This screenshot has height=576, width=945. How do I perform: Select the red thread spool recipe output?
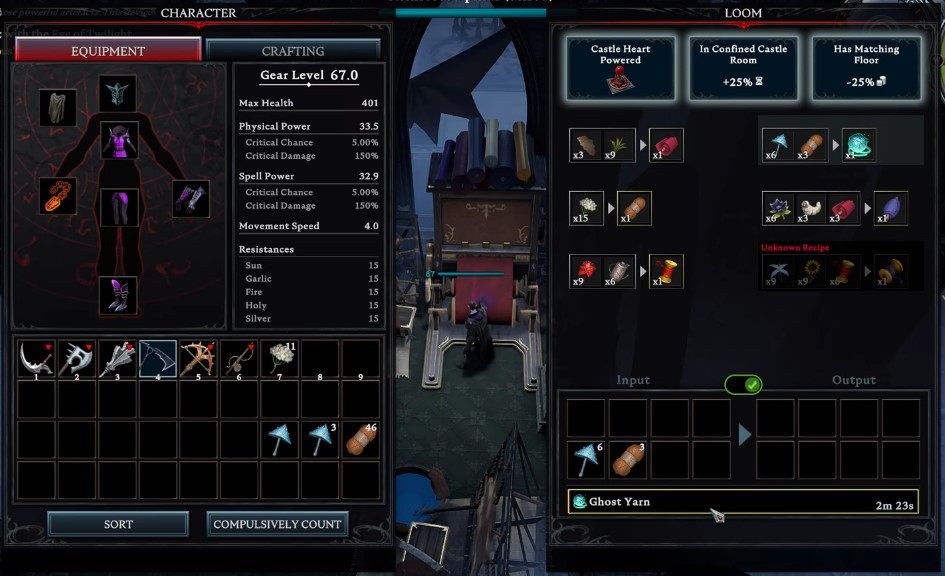[x=666, y=272]
